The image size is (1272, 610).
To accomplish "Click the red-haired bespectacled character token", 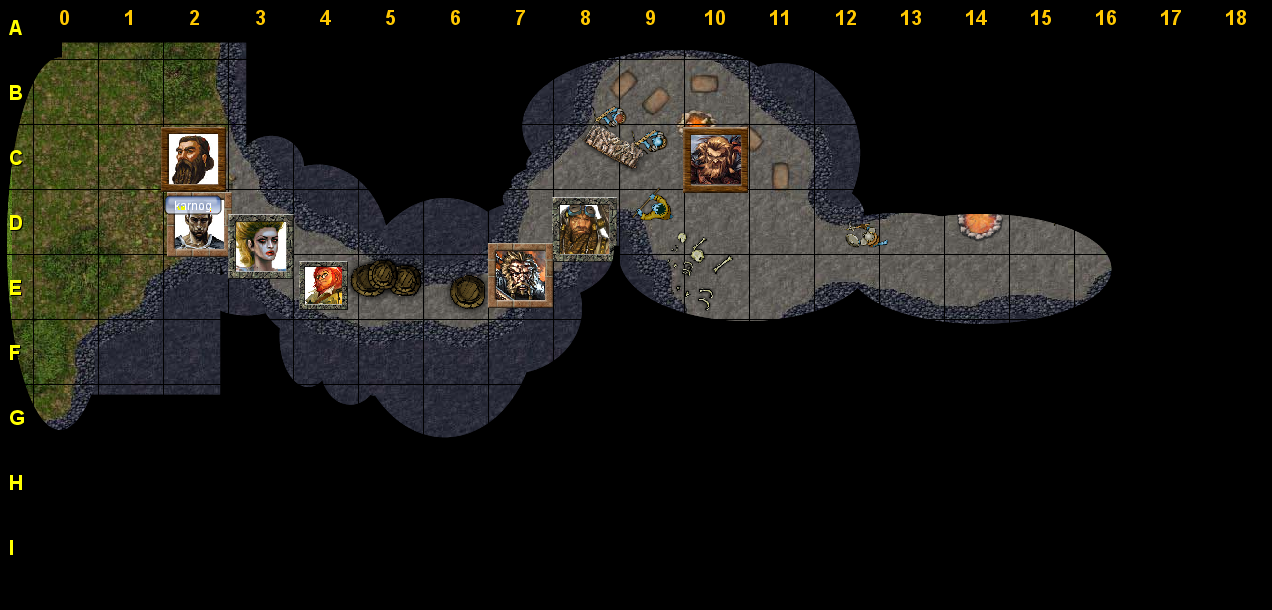I will click(324, 285).
